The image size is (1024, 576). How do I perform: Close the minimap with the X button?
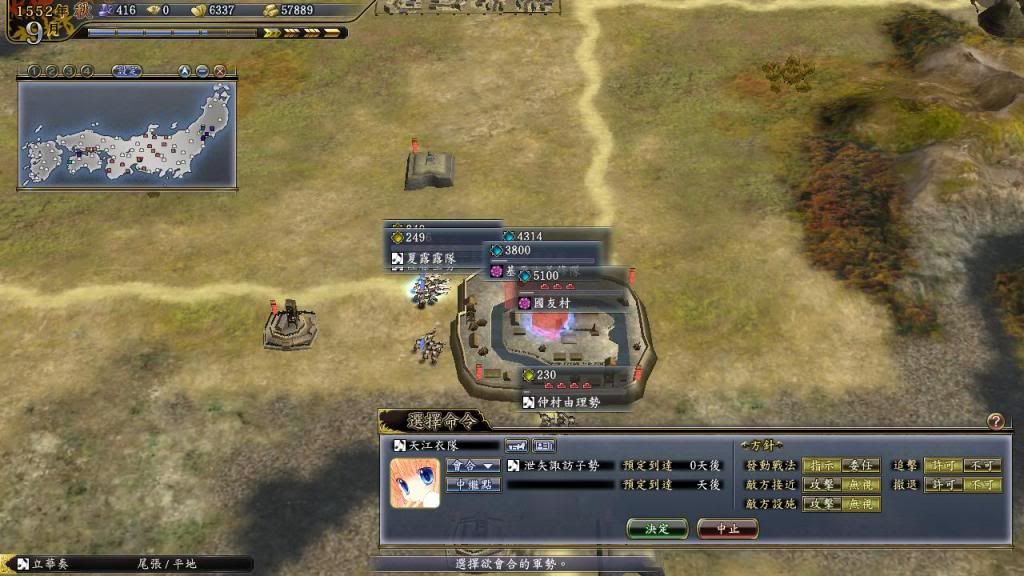tap(220, 71)
